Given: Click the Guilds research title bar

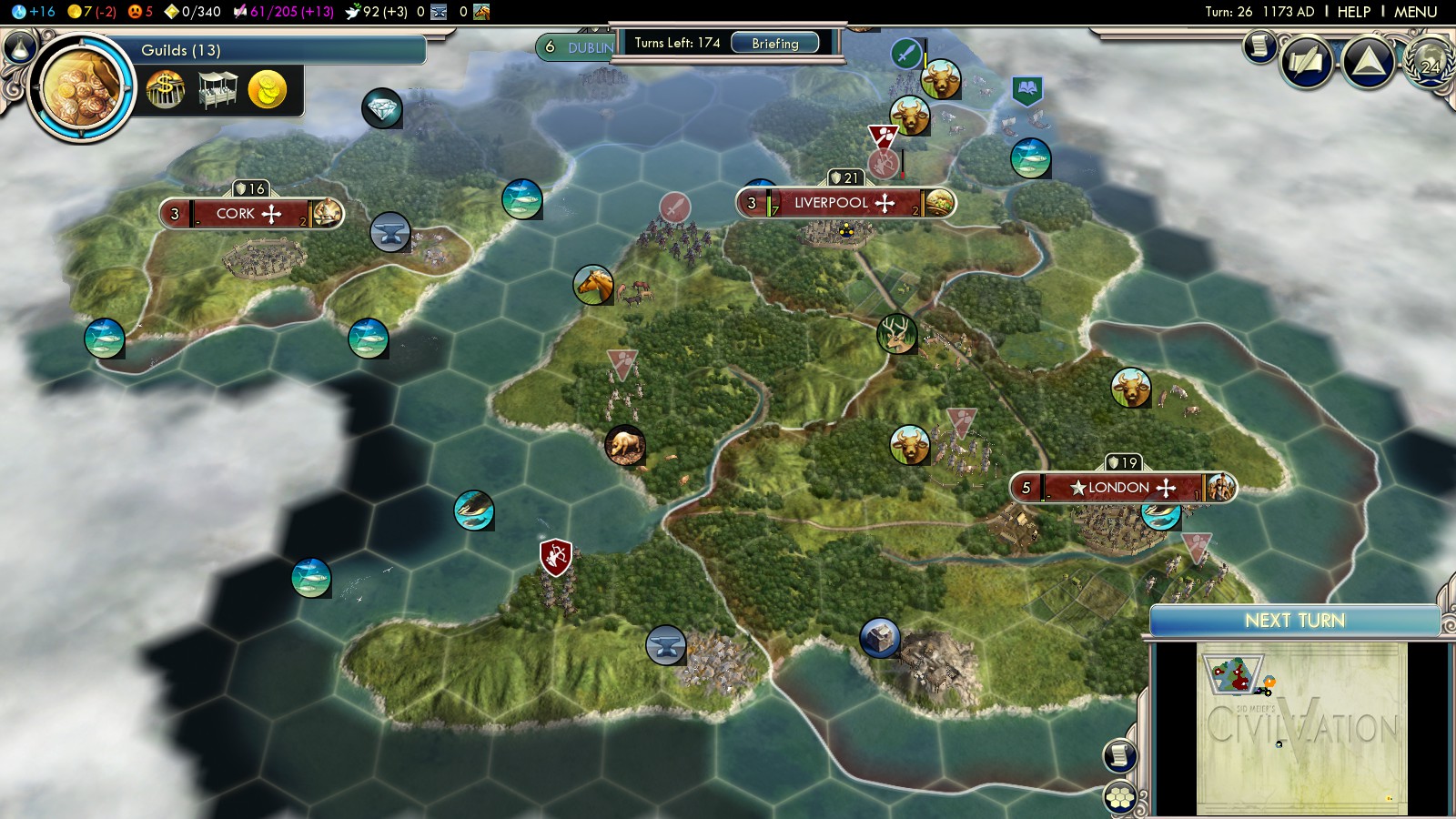Looking at the screenshot, I should click(273, 50).
